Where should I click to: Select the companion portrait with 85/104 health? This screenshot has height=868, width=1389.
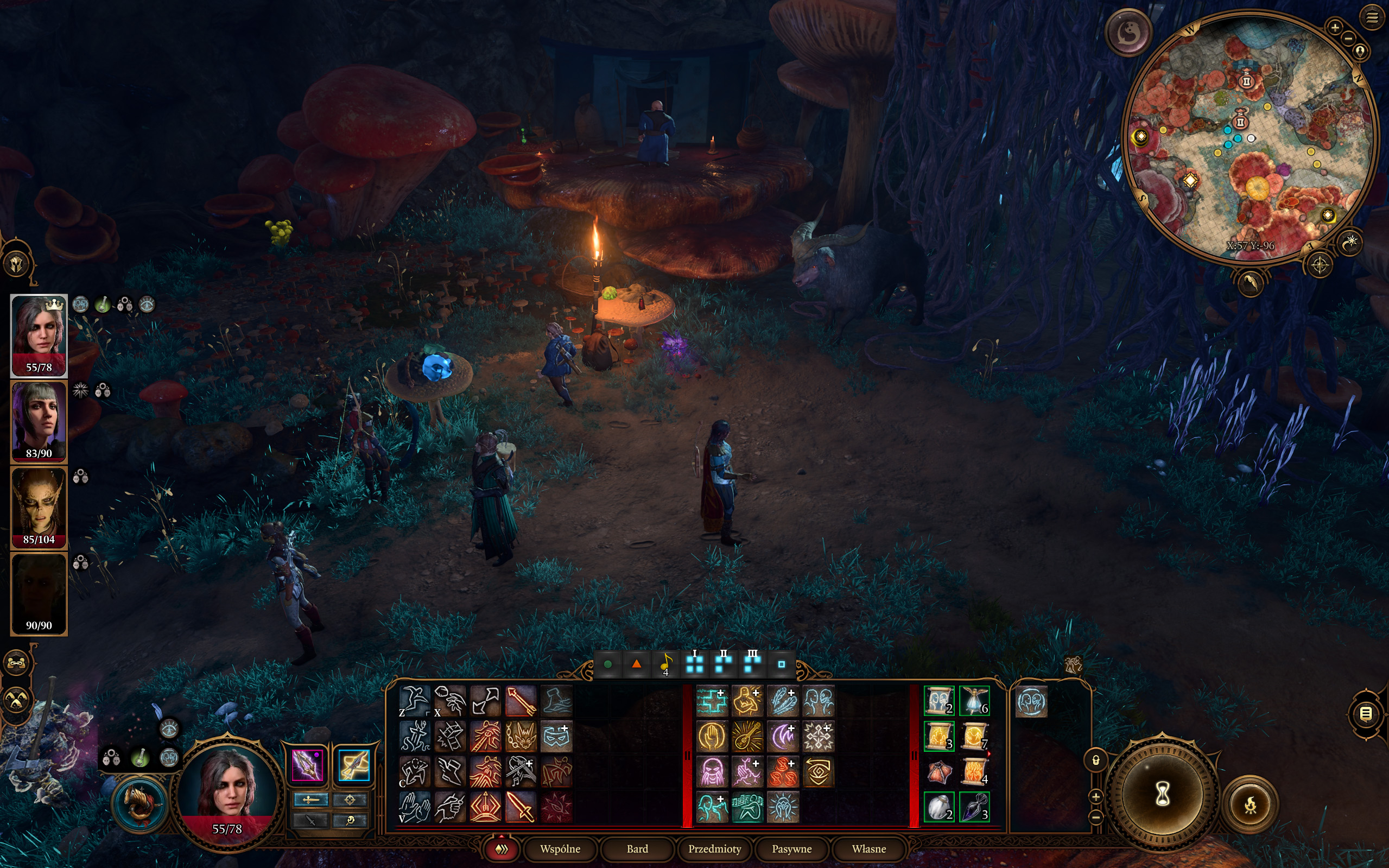39,507
